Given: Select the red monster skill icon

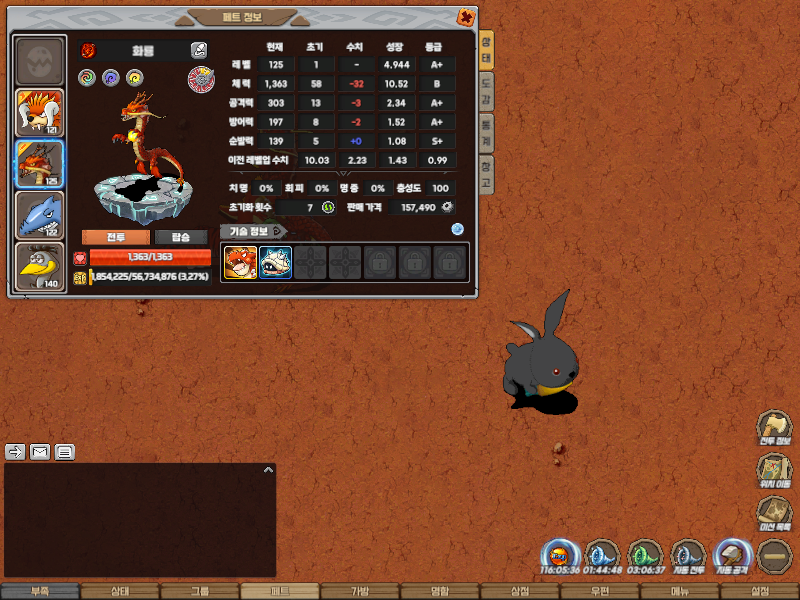Looking at the screenshot, I should click(240, 263).
